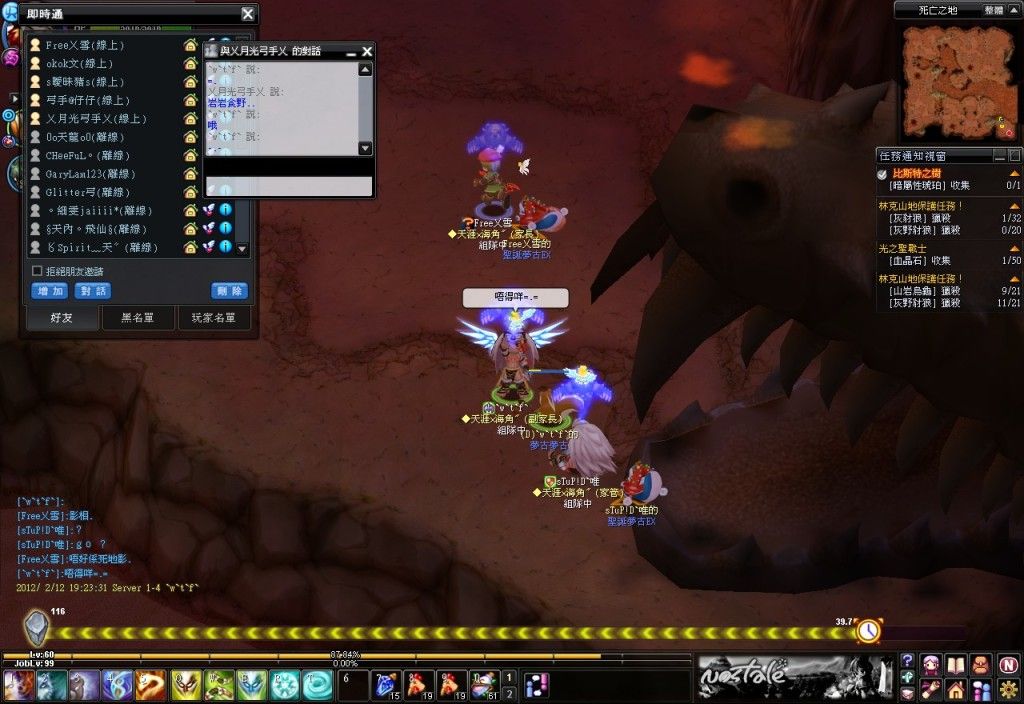Viewport: 1024px width, 704px height.
Task: Click the 增加 add friend button
Action: point(50,291)
